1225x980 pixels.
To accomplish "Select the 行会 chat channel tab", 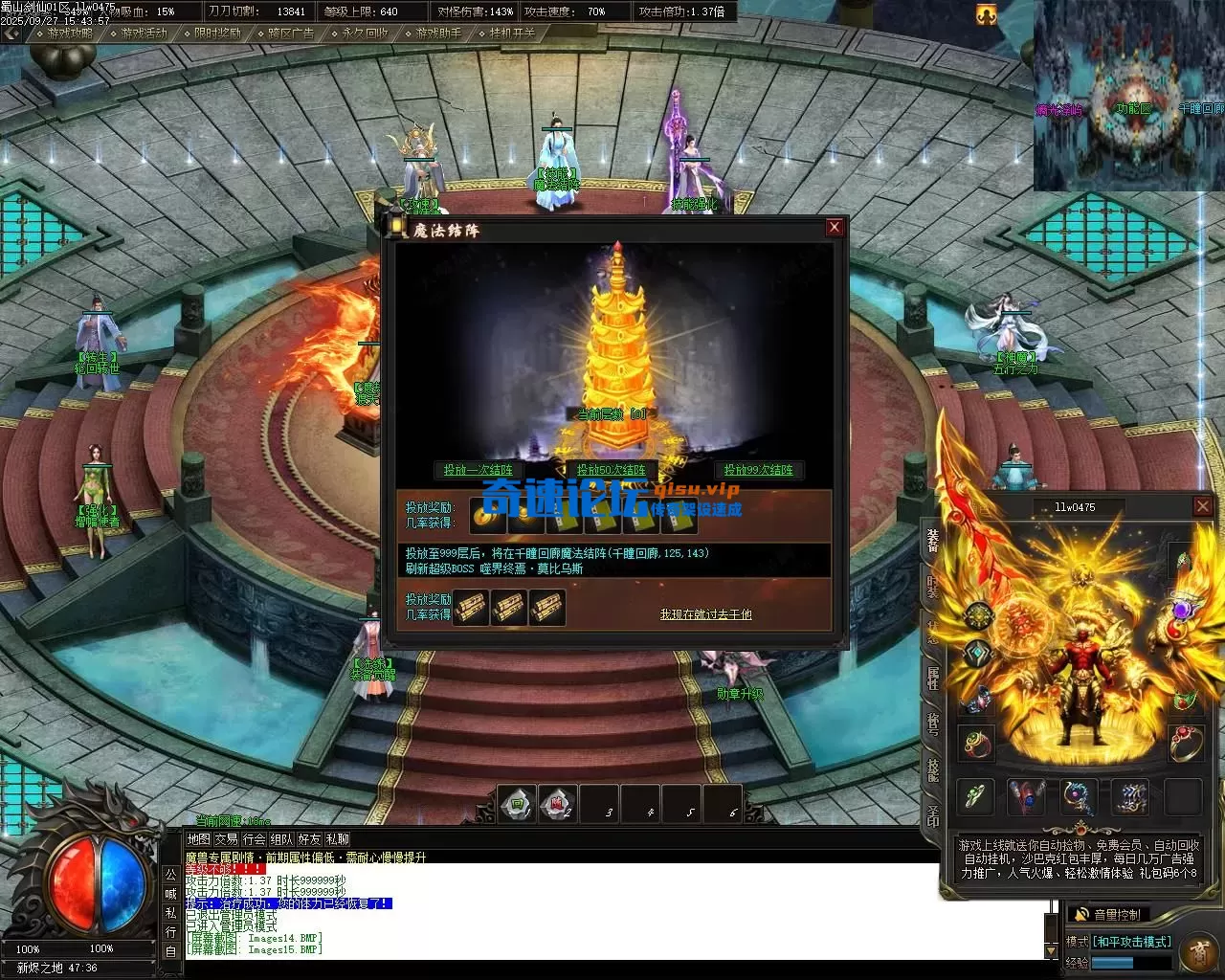I will point(254,839).
